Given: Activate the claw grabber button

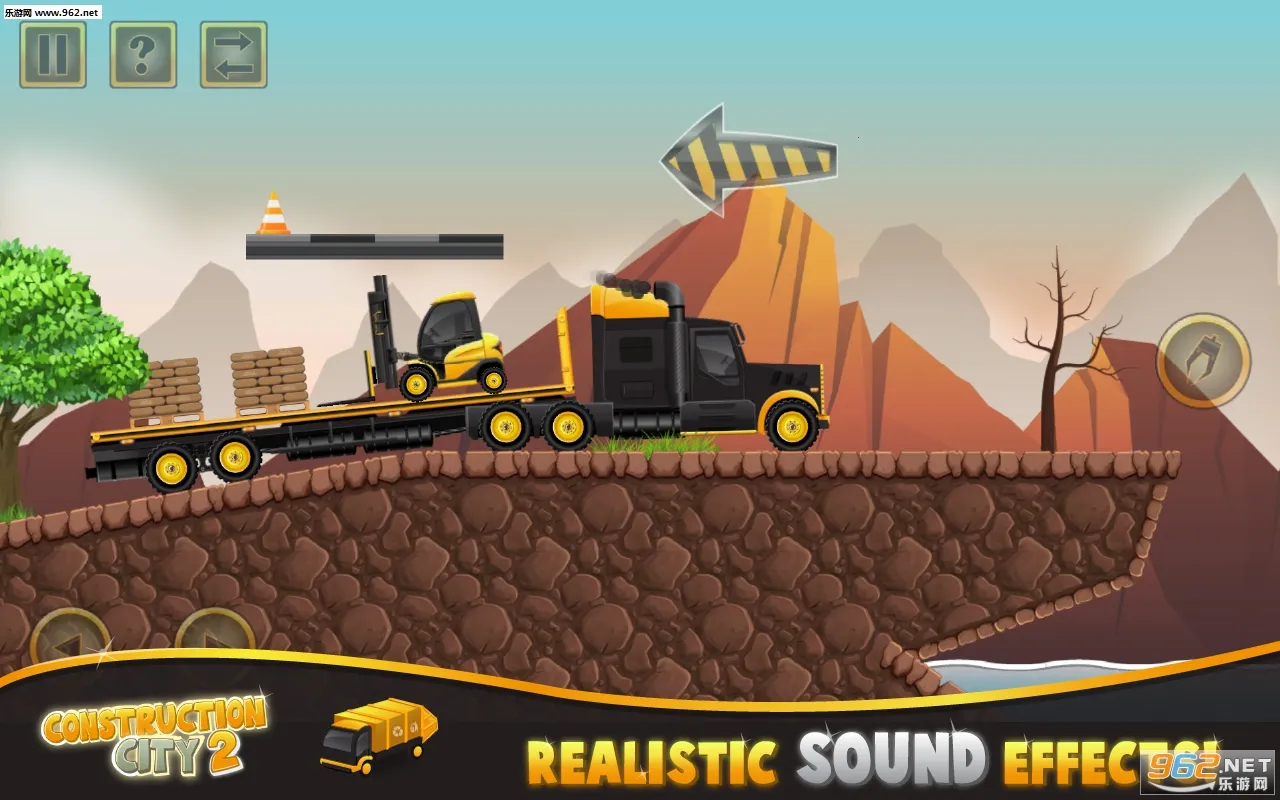Looking at the screenshot, I should pyautogui.click(x=1203, y=360).
